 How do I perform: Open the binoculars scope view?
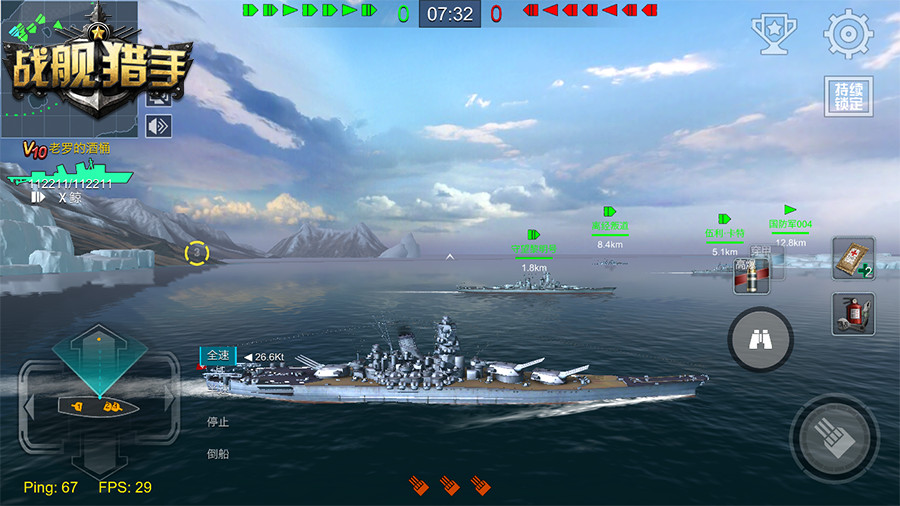760,340
